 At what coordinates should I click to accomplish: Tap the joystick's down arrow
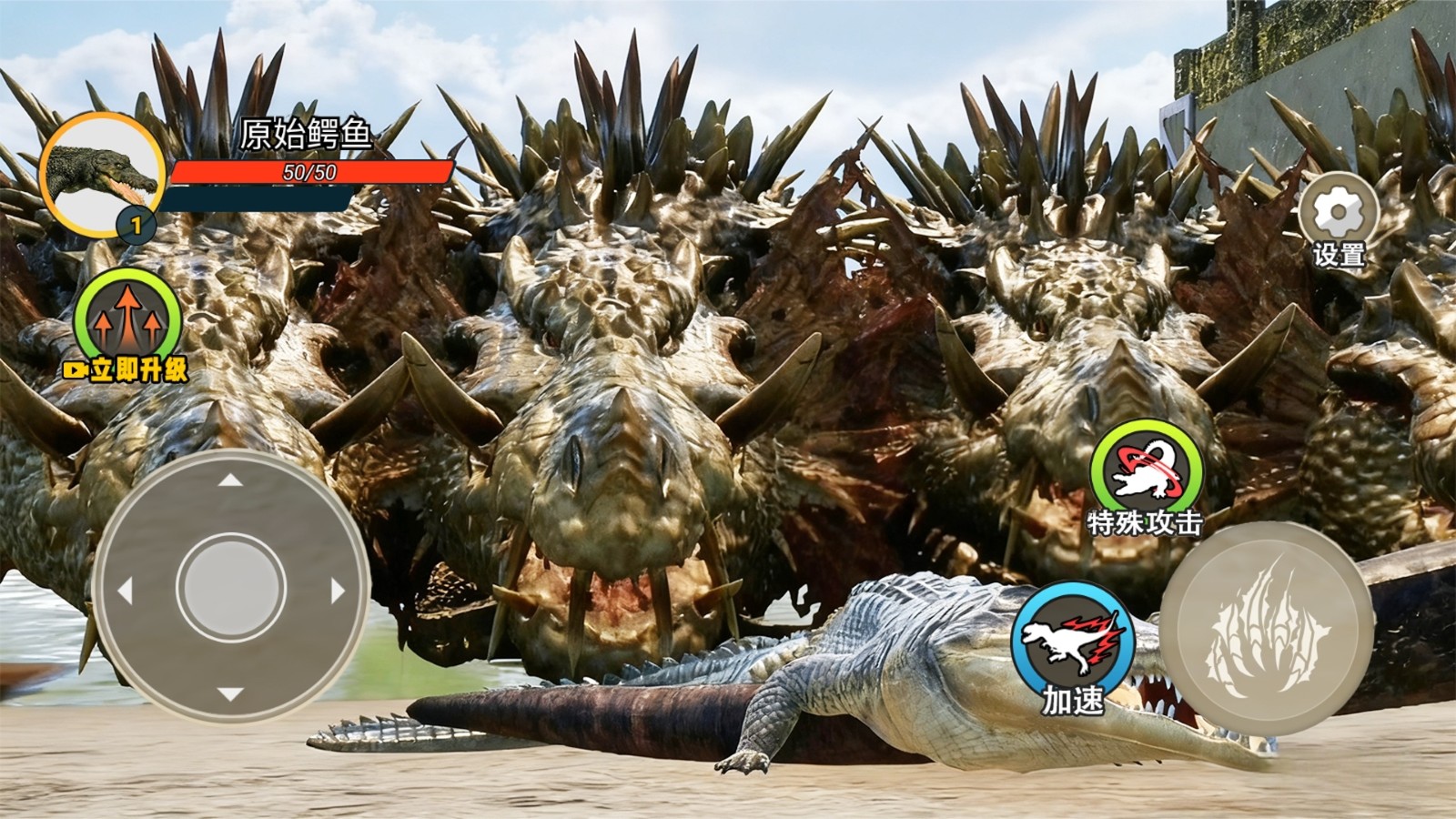pyautogui.click(x=230, y=696)
